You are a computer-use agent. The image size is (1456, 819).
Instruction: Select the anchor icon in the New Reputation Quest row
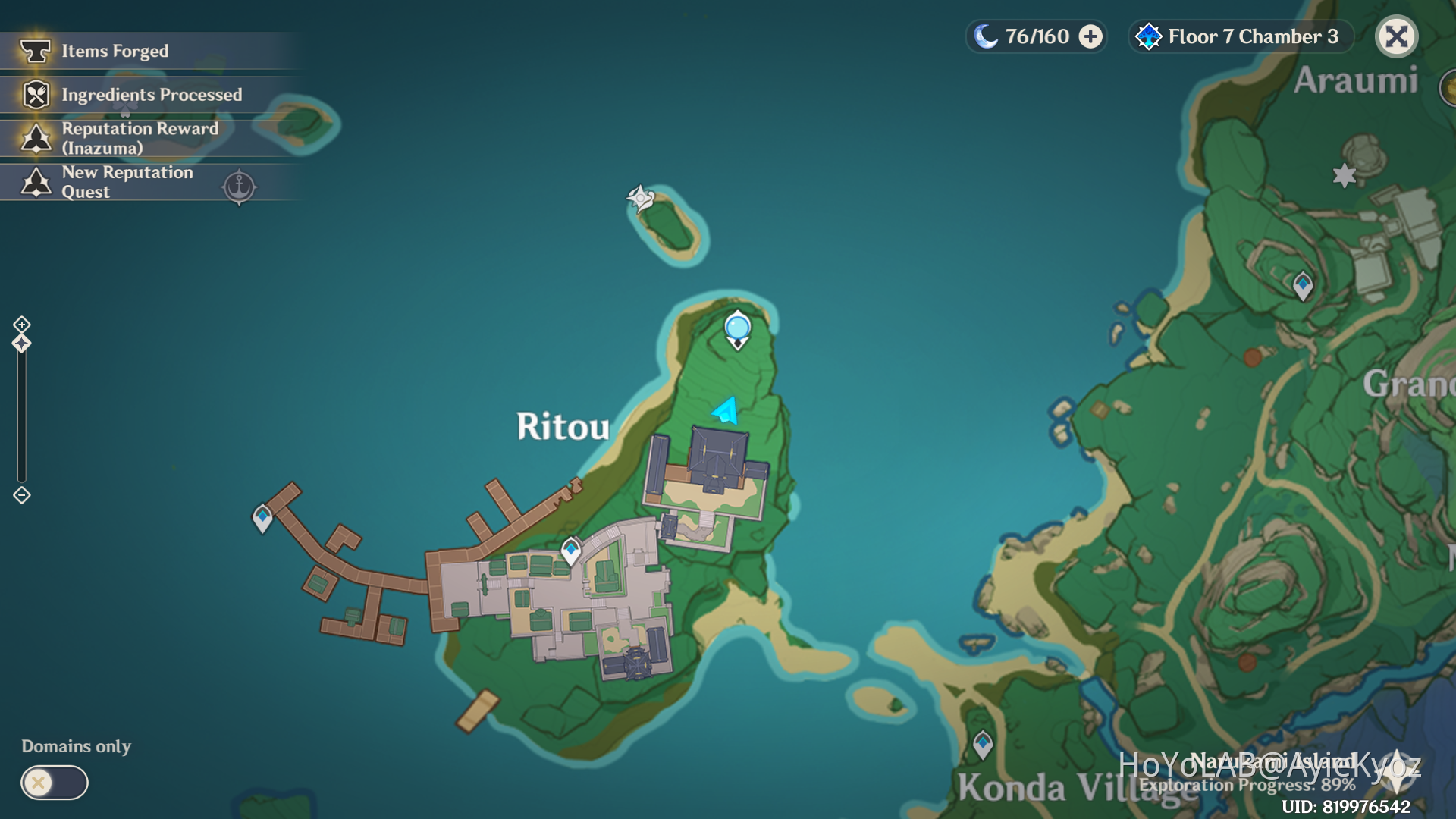click(239, 187)
